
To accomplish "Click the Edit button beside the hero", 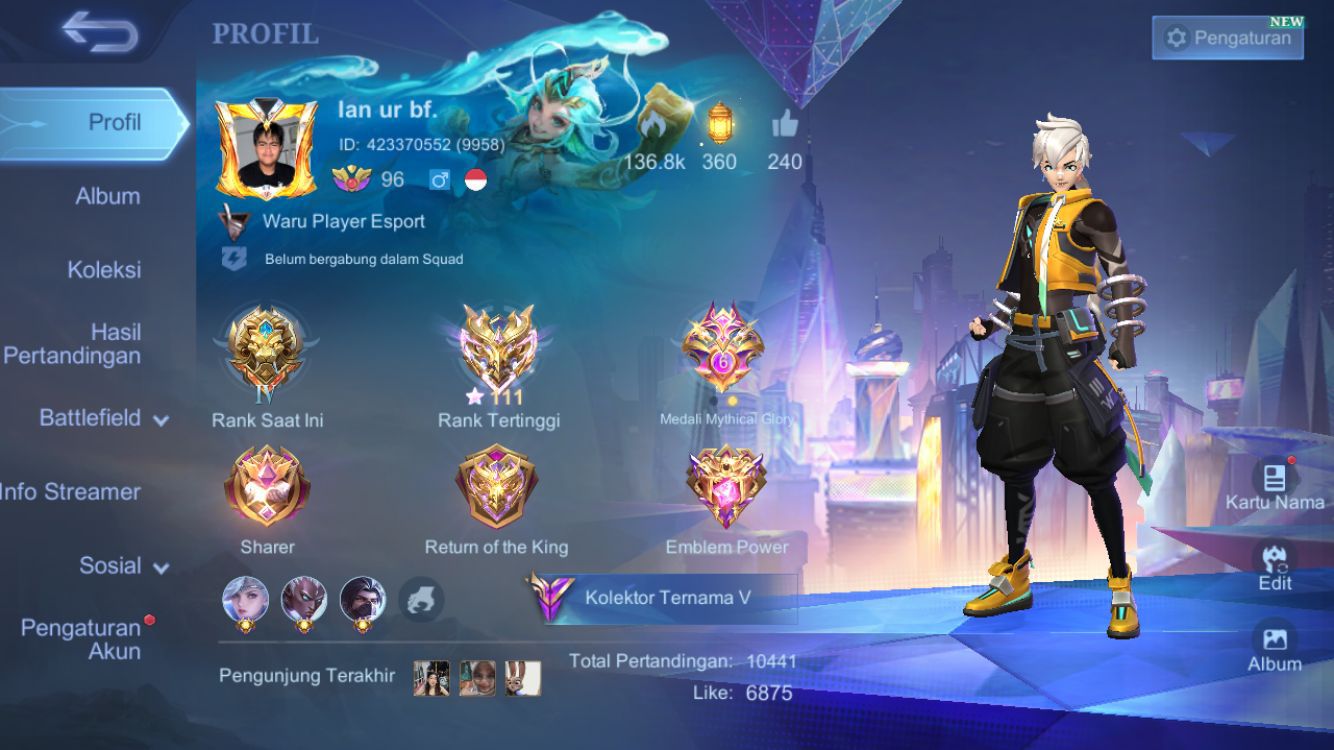I will pos(1274,566).
